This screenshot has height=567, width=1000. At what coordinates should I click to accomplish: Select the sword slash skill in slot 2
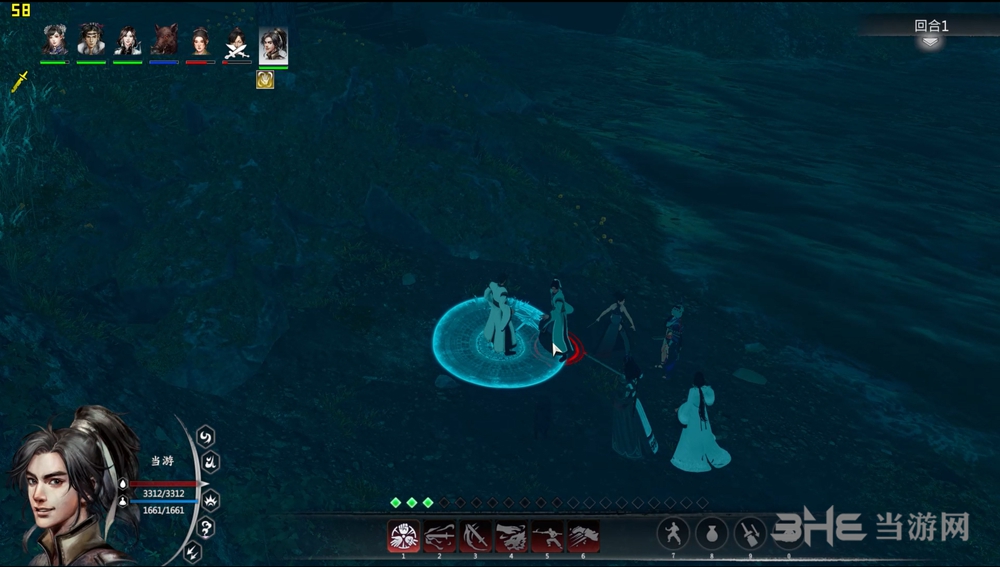439,537
